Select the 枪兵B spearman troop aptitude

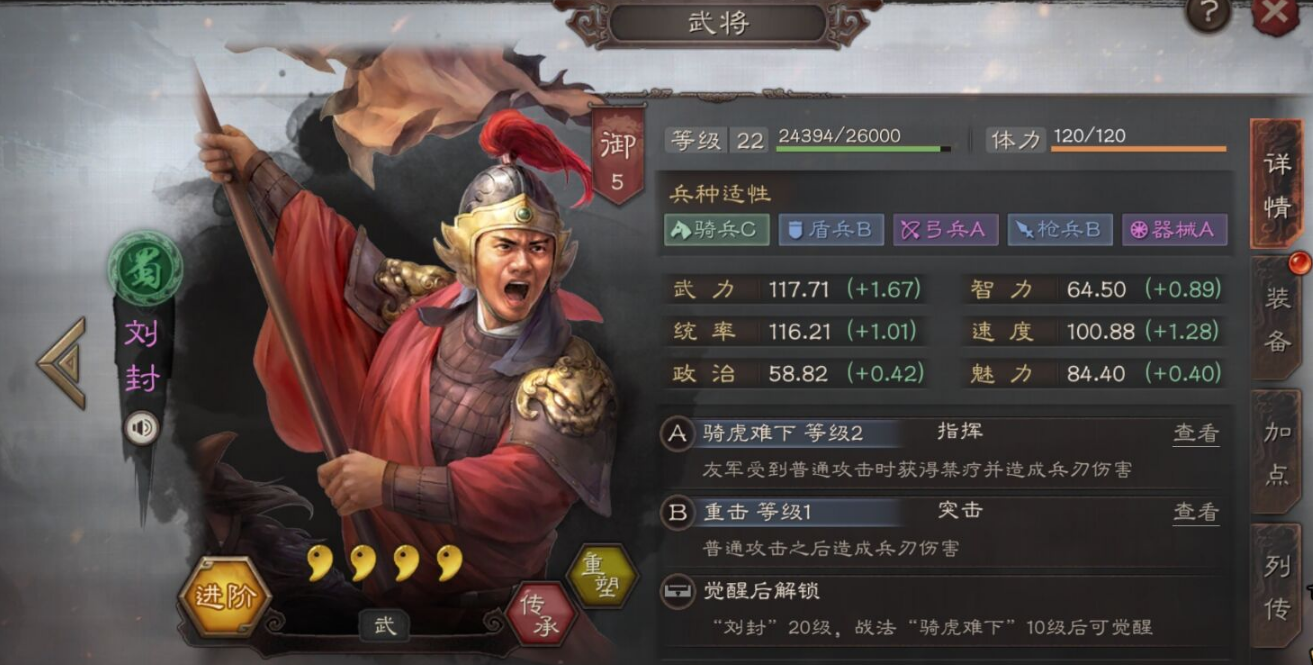click(x=1060, y=230)
